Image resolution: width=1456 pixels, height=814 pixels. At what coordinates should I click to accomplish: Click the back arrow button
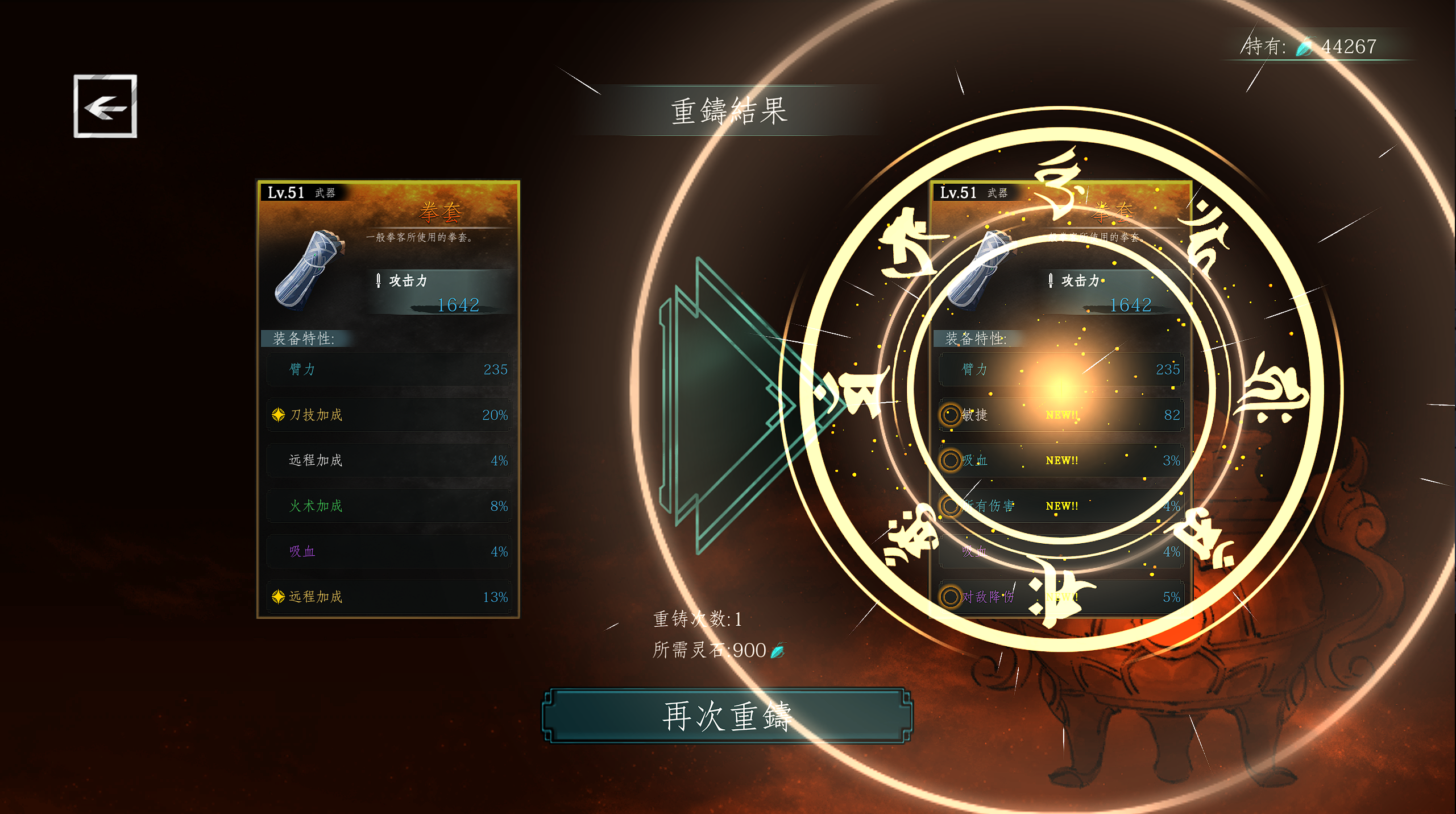[x=105, y=106]
